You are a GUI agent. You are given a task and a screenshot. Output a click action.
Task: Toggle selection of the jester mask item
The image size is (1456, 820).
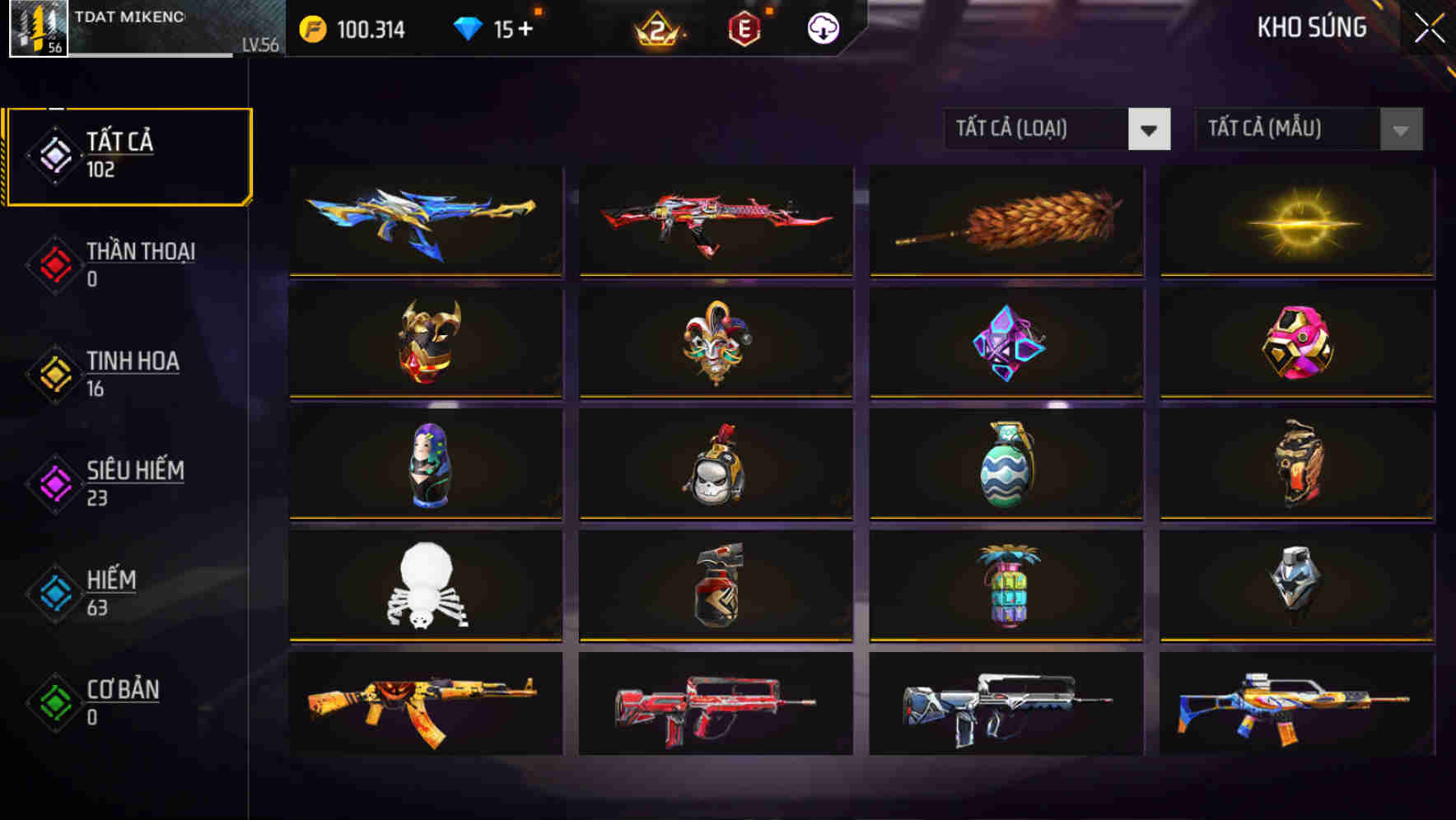coord(716,342)
